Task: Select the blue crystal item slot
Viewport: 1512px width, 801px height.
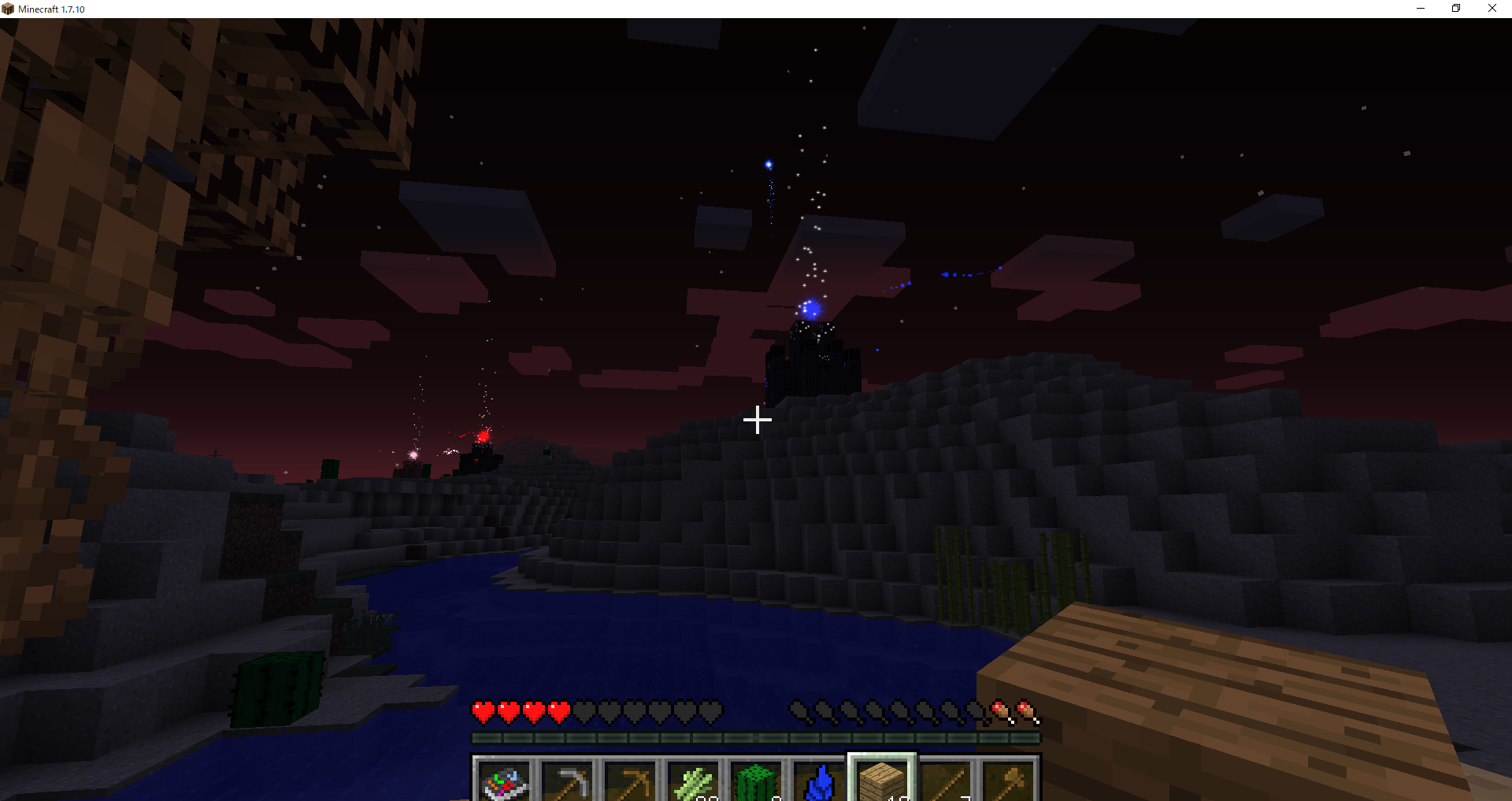Action: [819, 781]
